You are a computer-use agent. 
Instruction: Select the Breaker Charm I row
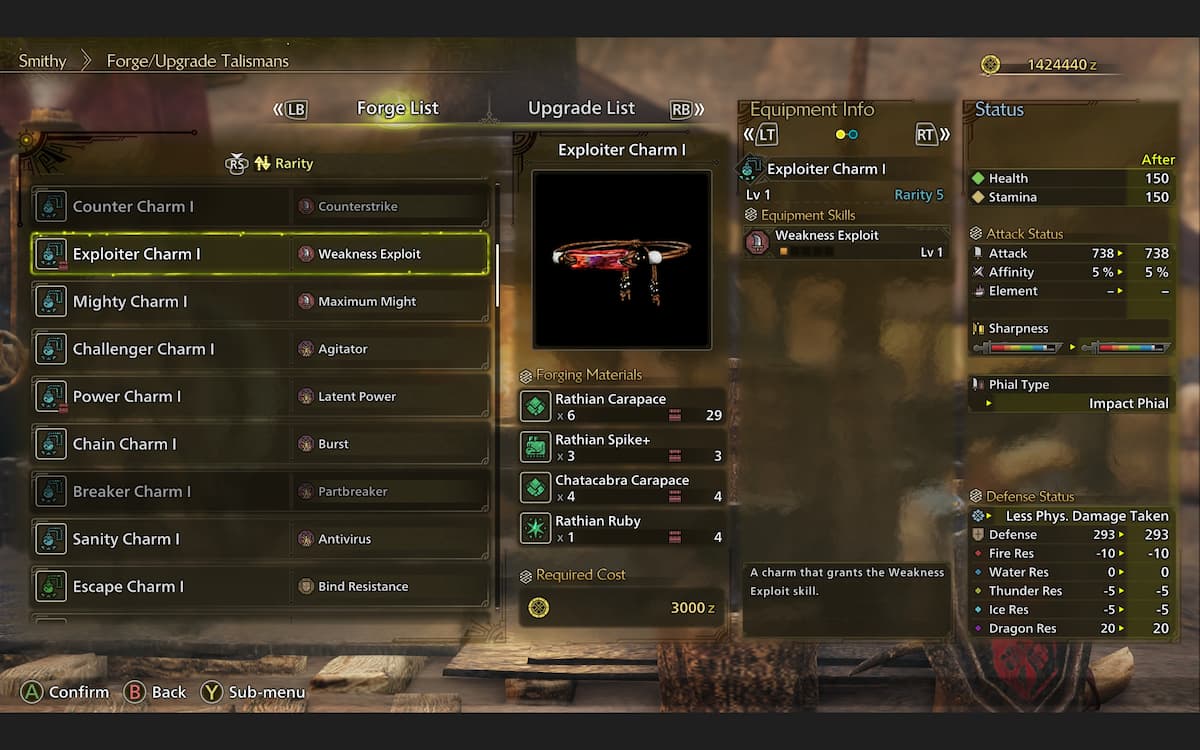(x=260, y=492)
